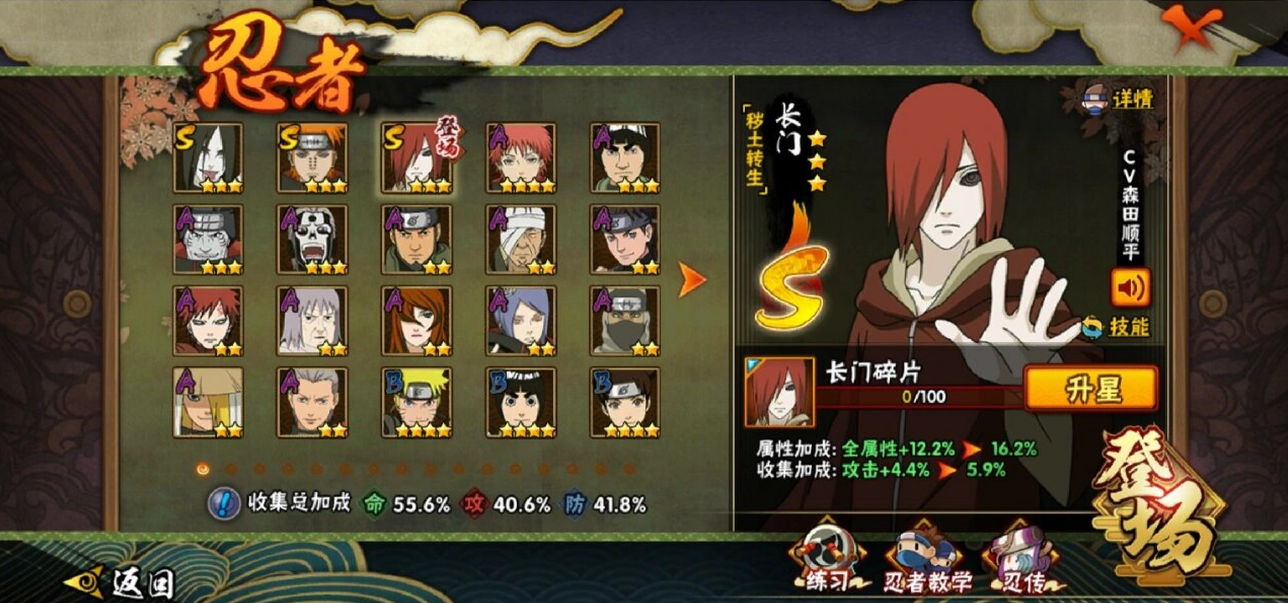The width and height of the screenshot is (1288, 603).
Task: Play the character voice speaker button
Action: pyautogui.click(x=1130, y=288)
